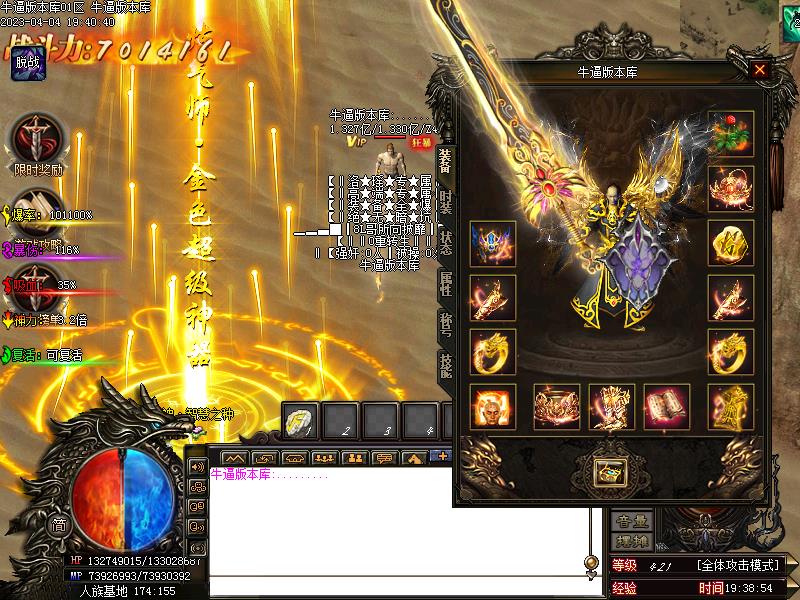800x600 pixels.
Task: Click the golden plus button above chat
Action: (x=441, y=456)
